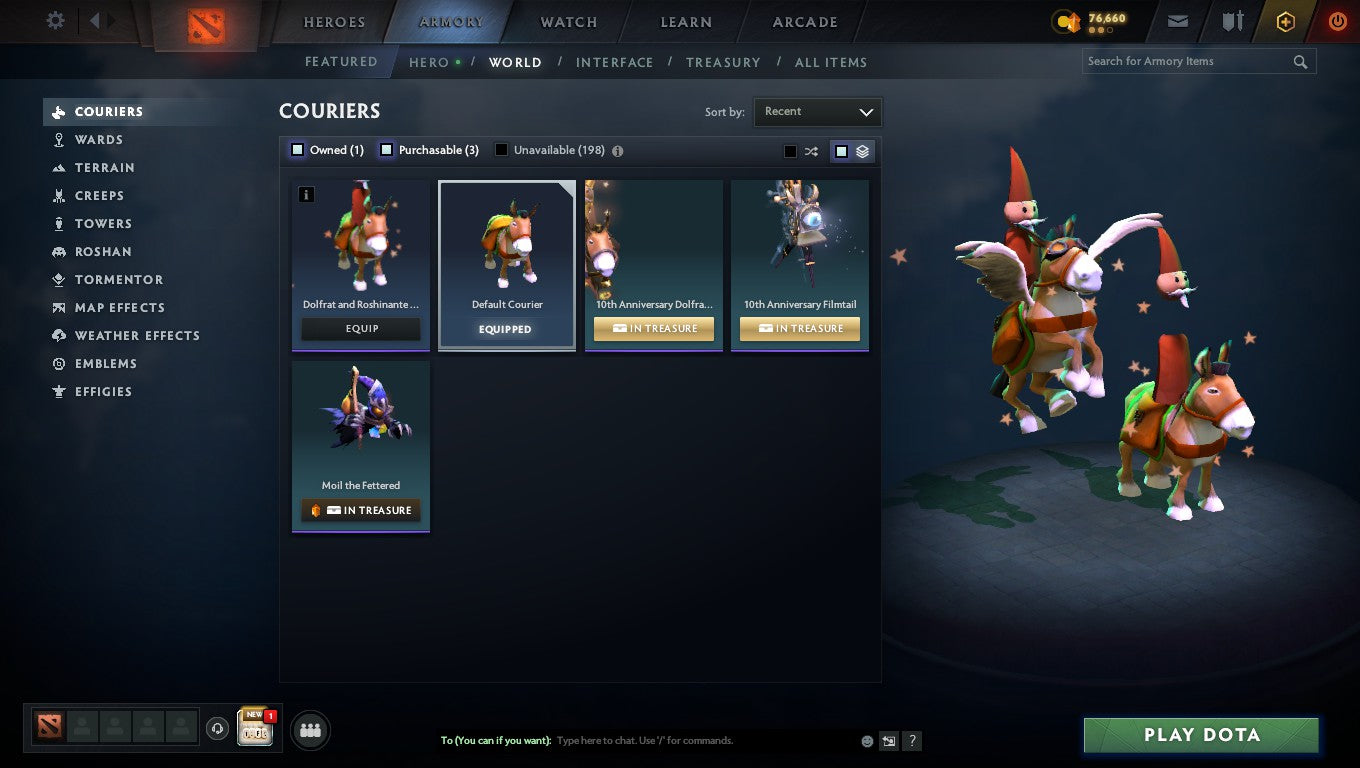
Task: Click the Play Dota button
Action: point(1200,734)
